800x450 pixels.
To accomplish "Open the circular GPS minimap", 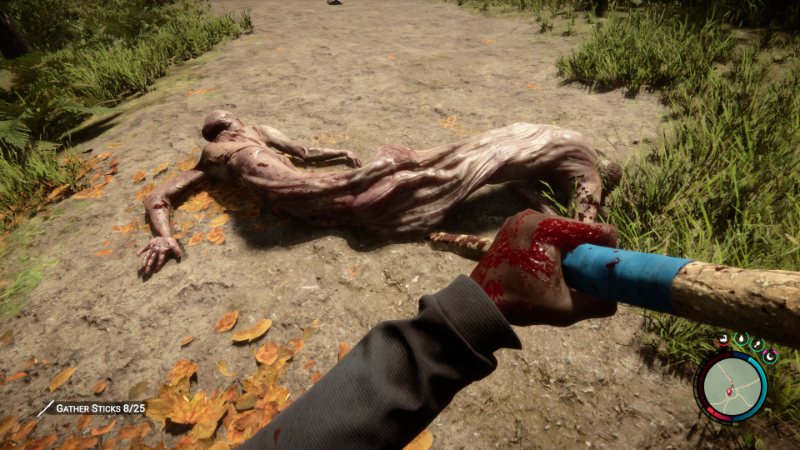I will point(731,387).
